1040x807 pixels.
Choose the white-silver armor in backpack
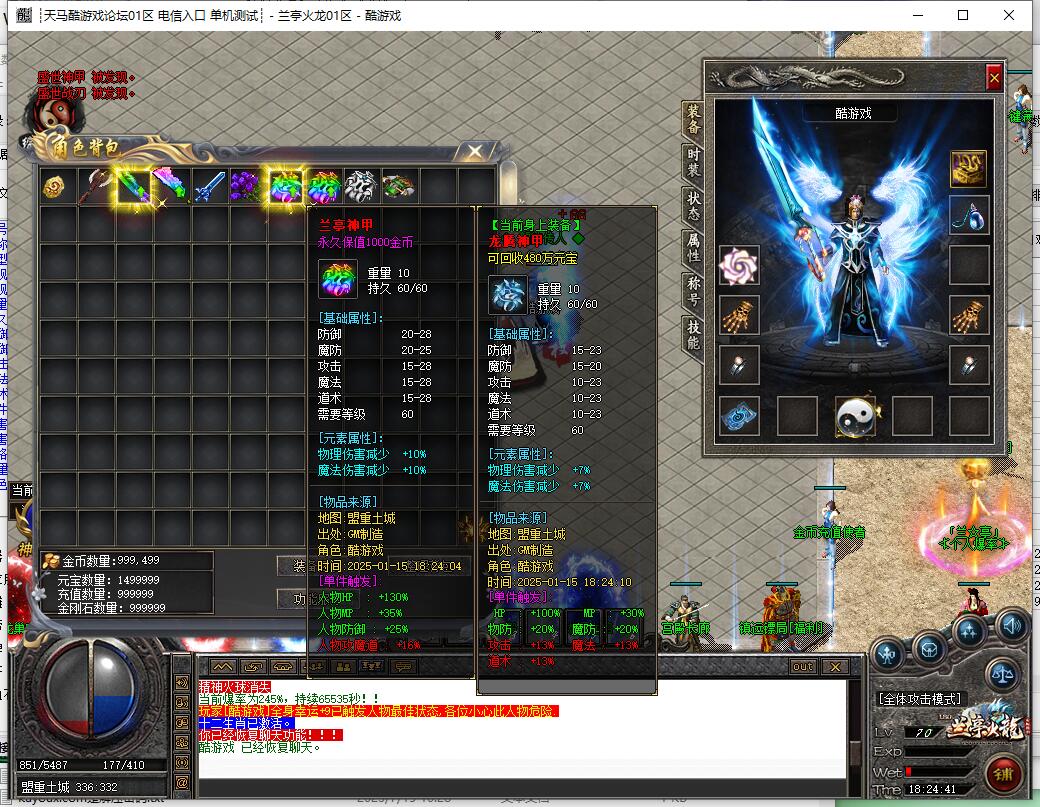click(361, 187)
